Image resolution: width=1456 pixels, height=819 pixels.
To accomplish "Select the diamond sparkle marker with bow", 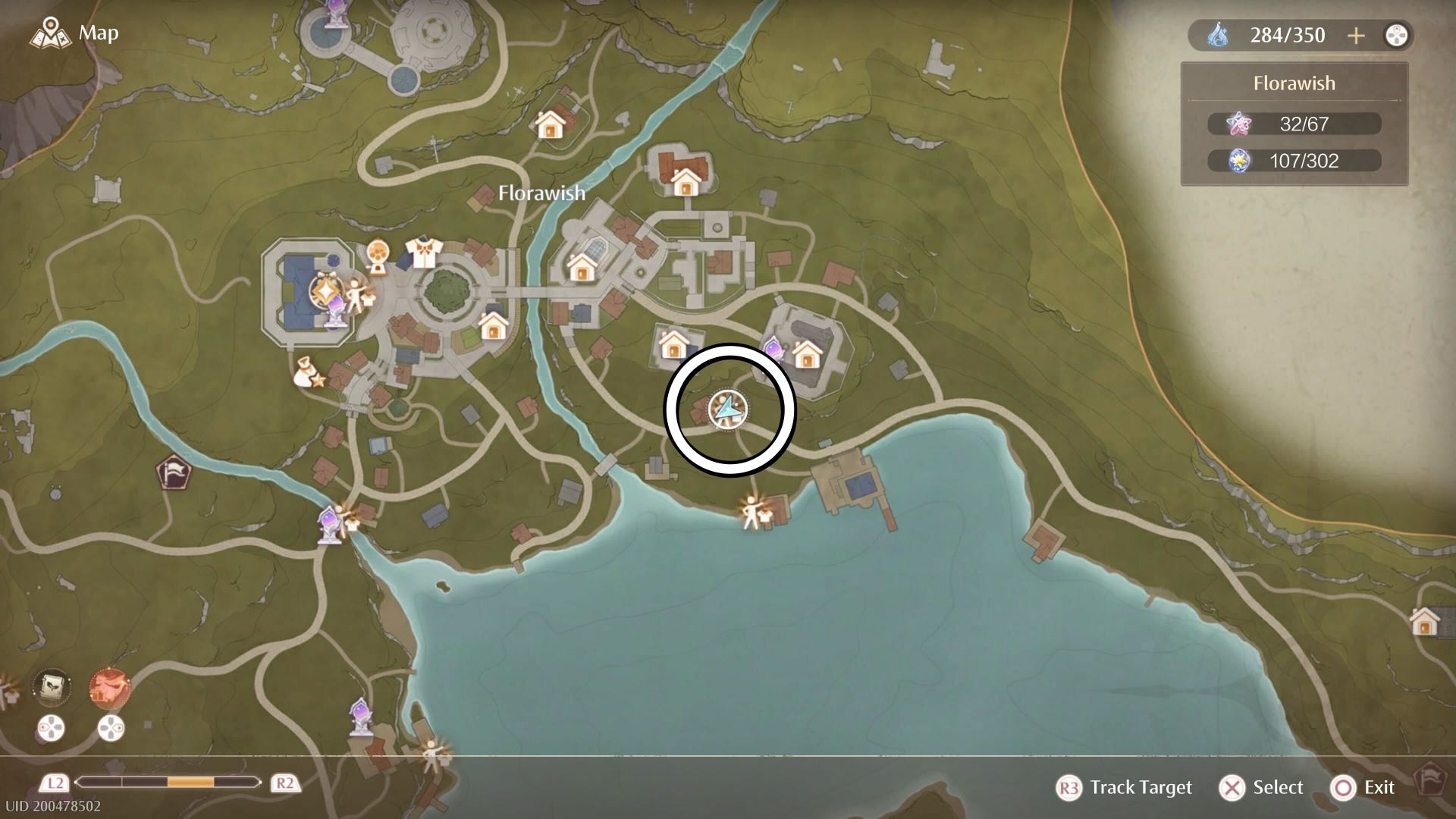I will tap(326, 292).
